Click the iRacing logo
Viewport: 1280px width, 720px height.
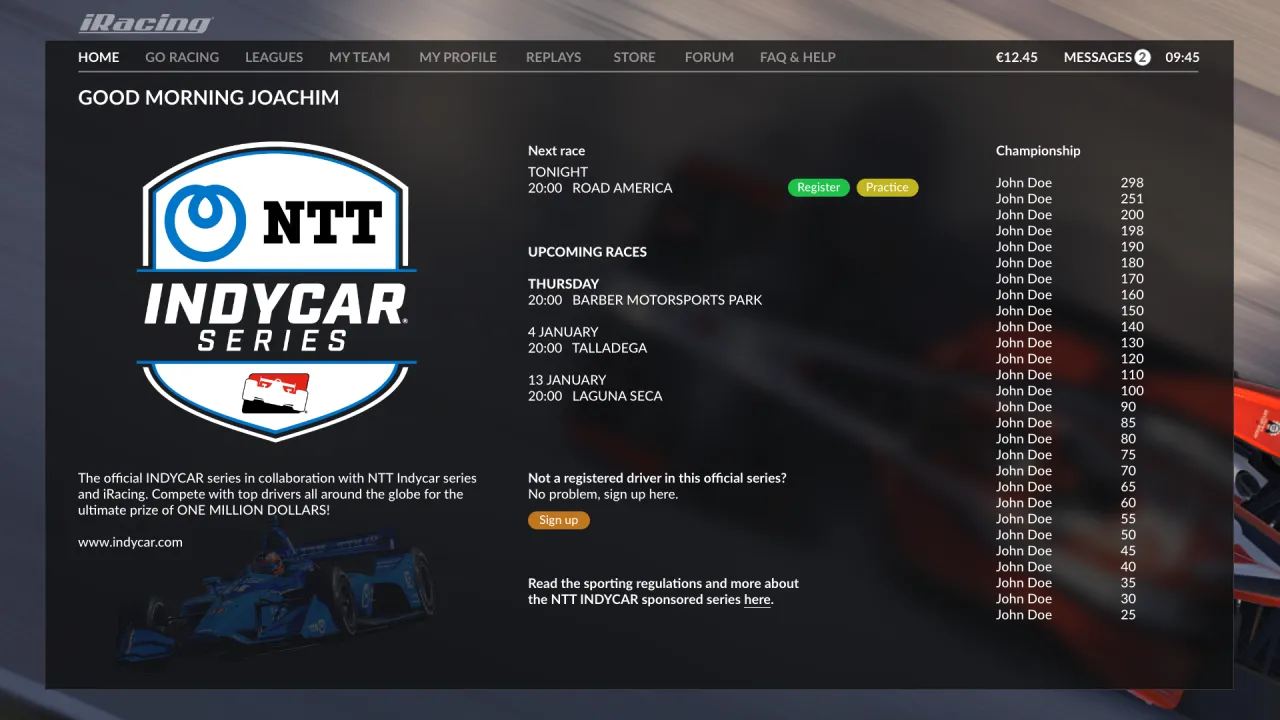pos(146,23)
